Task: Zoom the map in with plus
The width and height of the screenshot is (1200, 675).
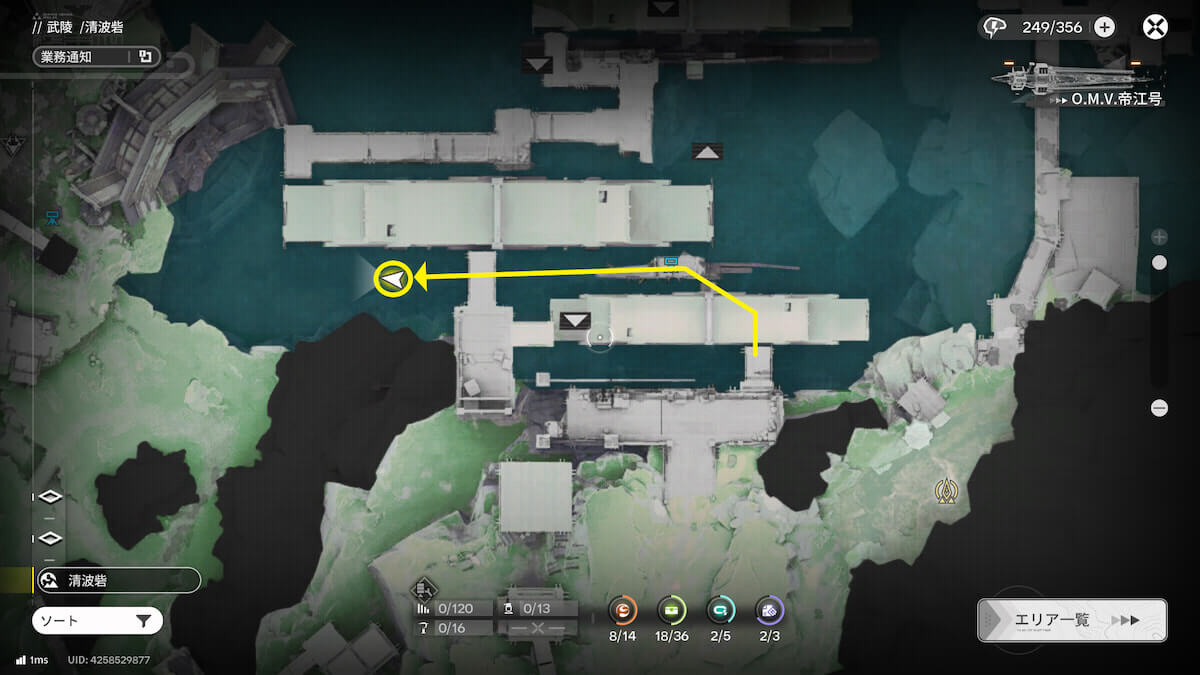Action: (x=1159, y=237)
